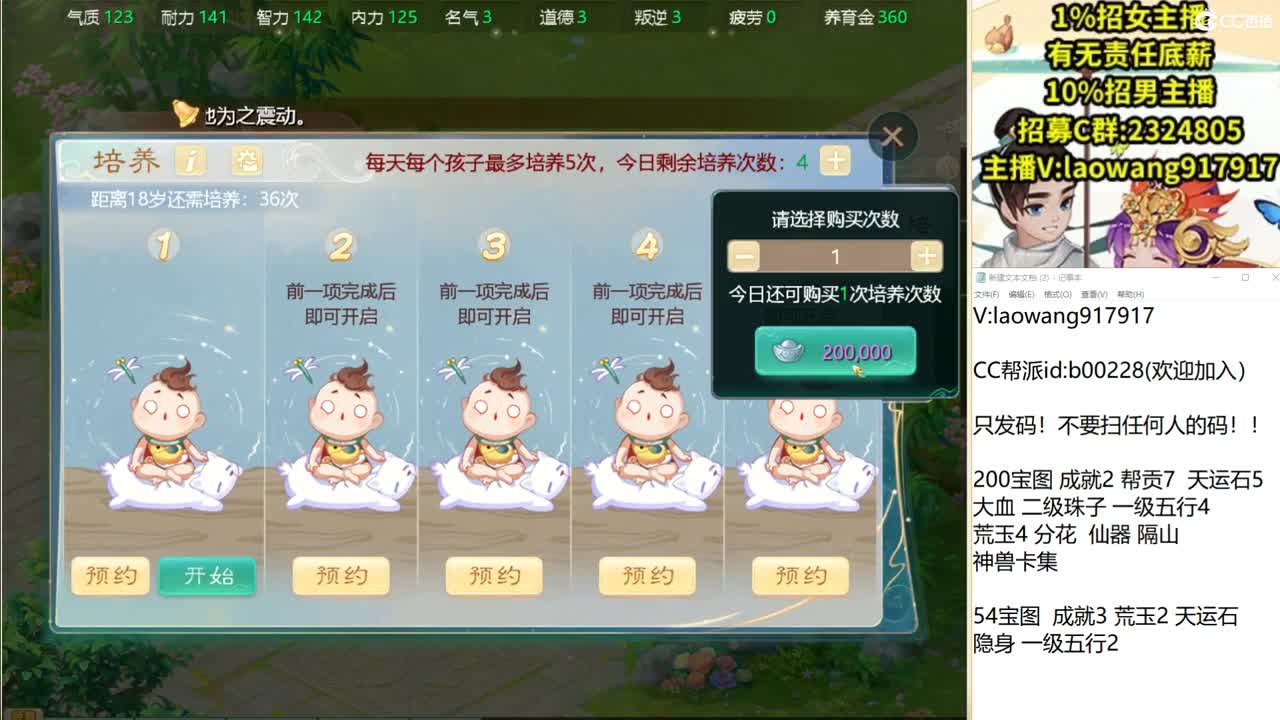
Task: Click the Notepad icon in the notepad title bar
Action: [980, 277]
